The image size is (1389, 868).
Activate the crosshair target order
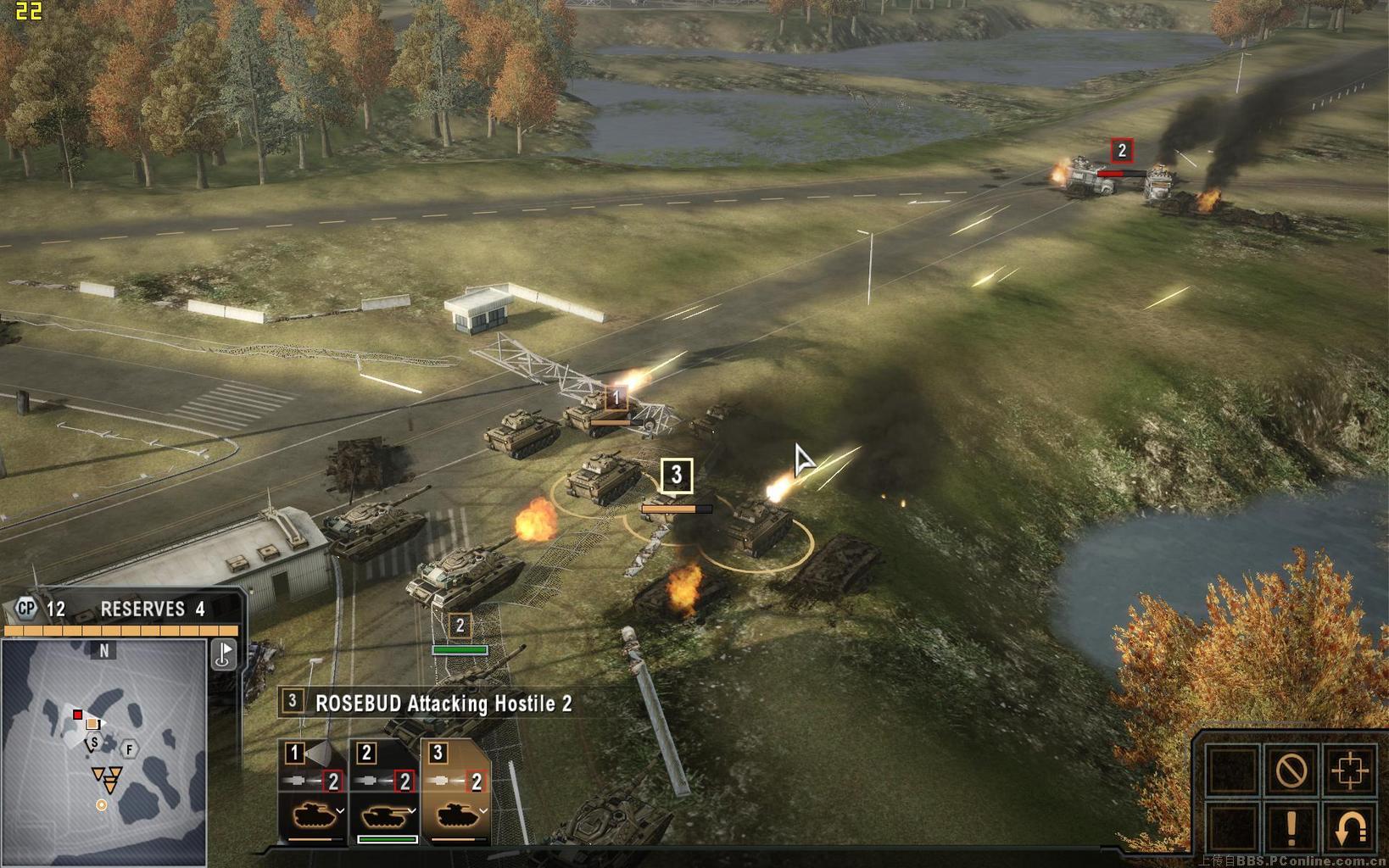pyautogui.click(x=1348, y=771)
